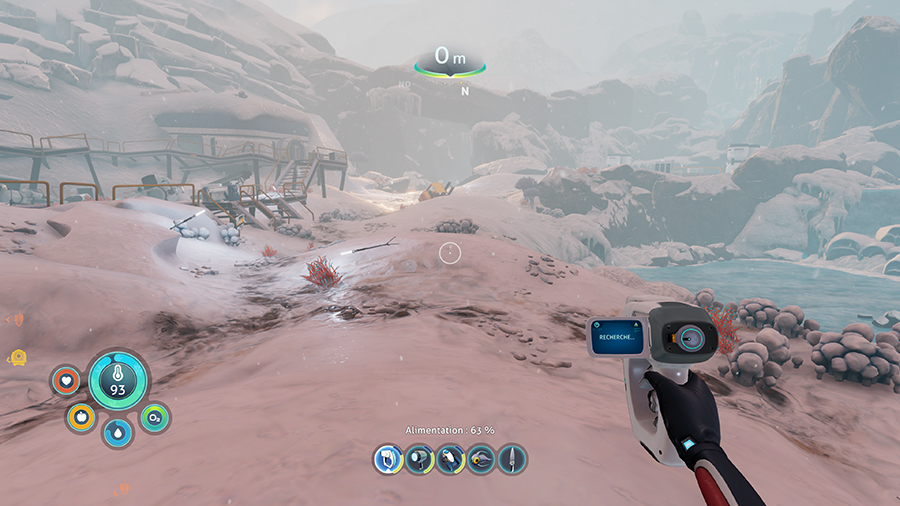Select the tentacled creature hotbar slot

point(481,459)
